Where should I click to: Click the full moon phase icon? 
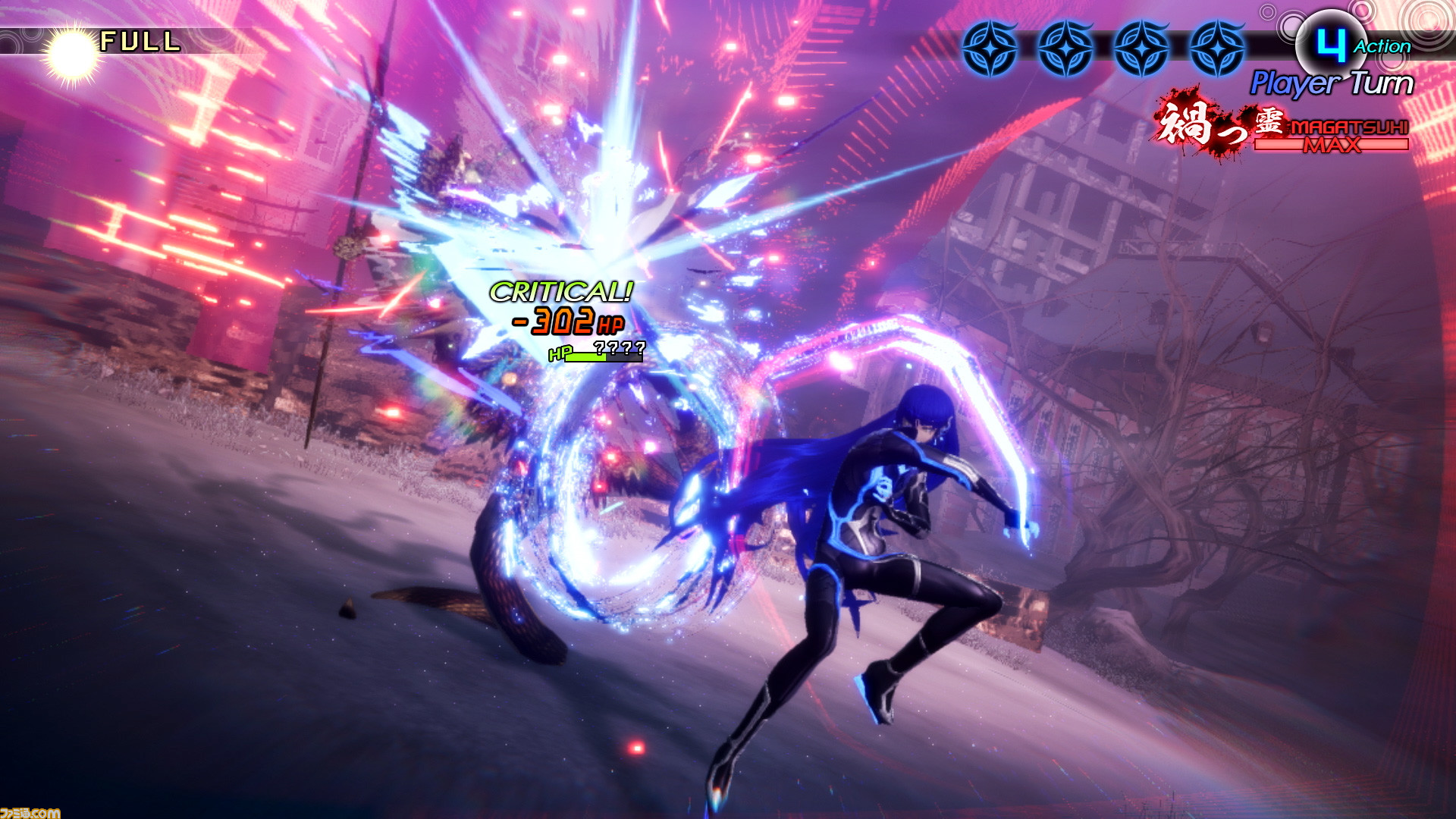[71, 47]
